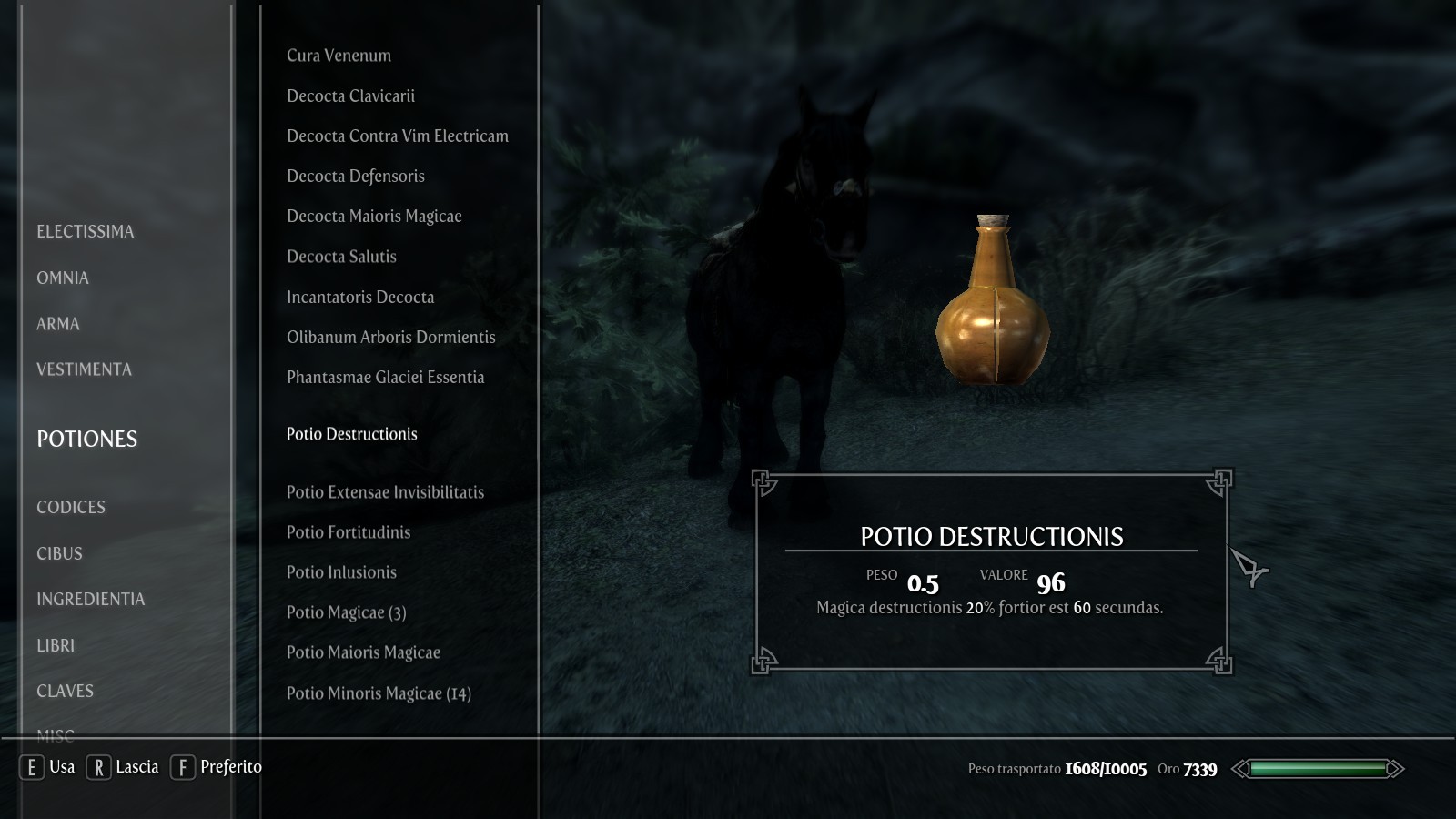Select Decocta Contra Vim Electricam
The height and width of the screenshot is (819, 1456).
click(x=398, y=136)
